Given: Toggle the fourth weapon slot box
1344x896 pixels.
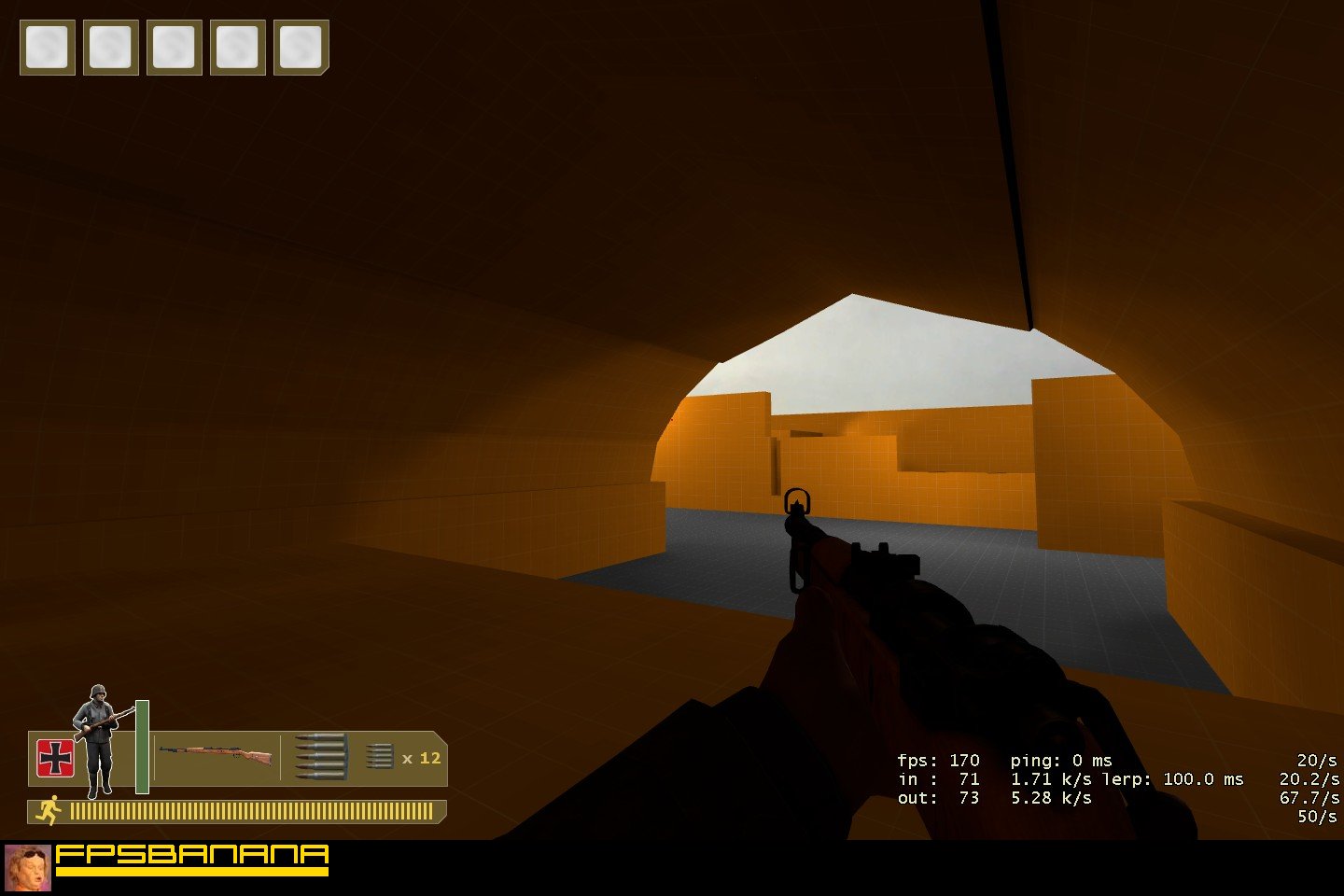Looking at the screenshot, I should tap(237, 49).
